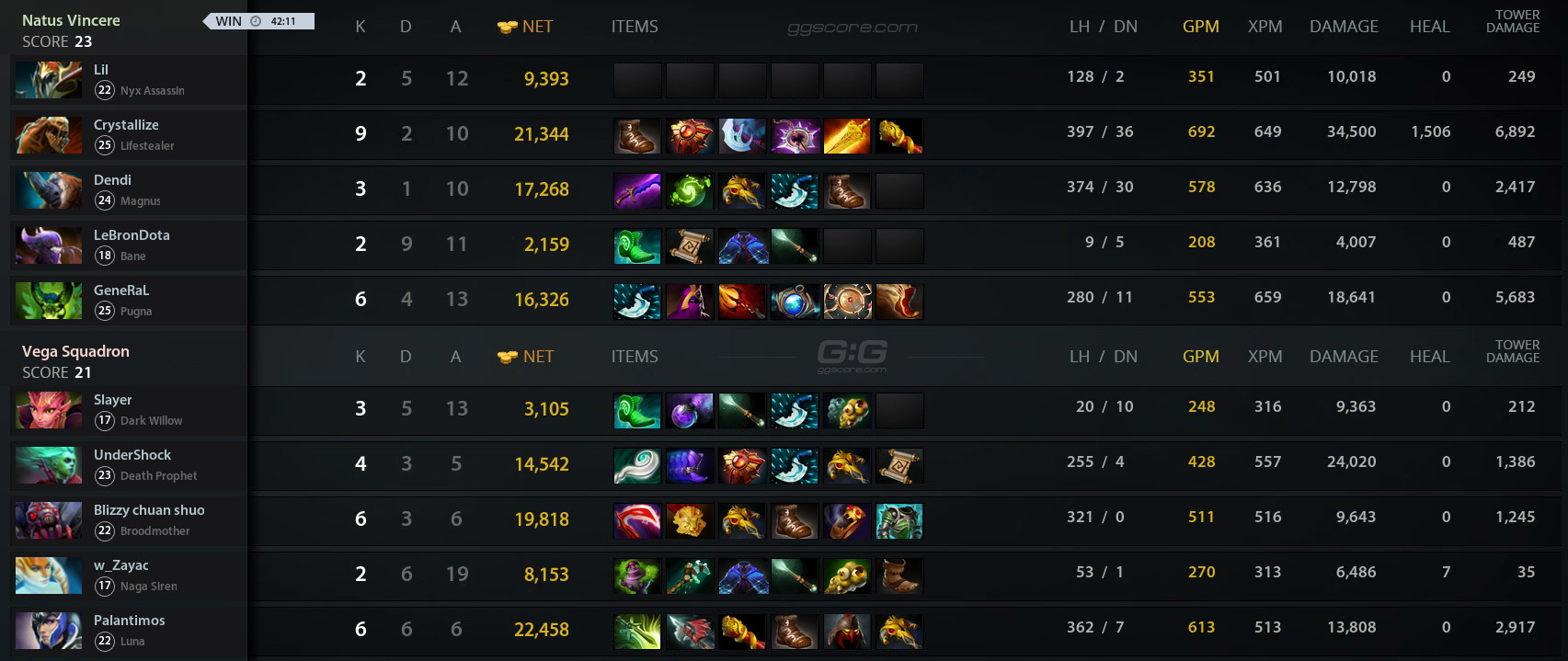Inspect Crystallize's golden Radiance sword item

pos(846,136)
